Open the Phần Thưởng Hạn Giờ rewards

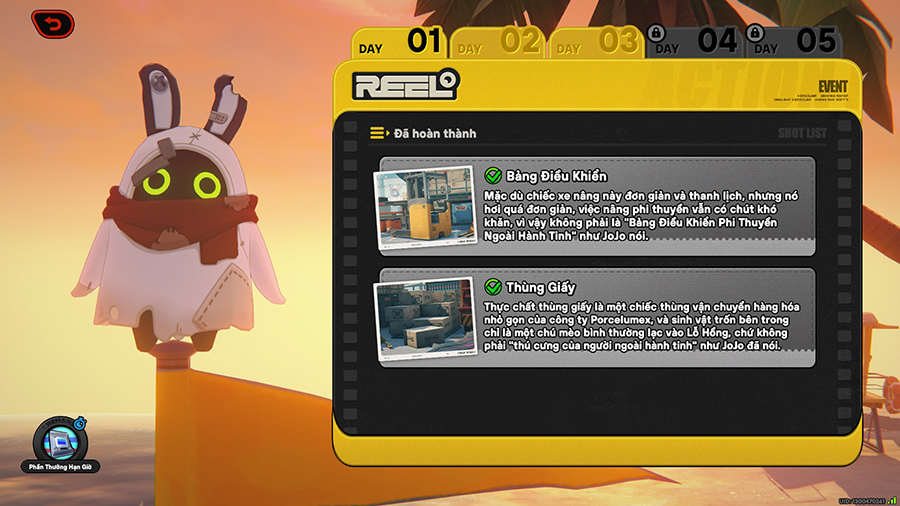click(60, 443)
